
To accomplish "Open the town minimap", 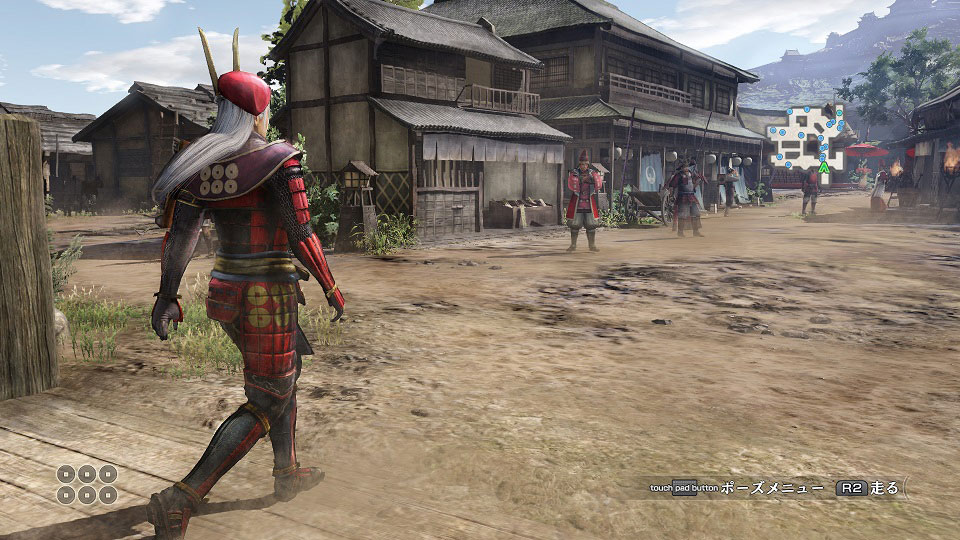I will point(806,137).
